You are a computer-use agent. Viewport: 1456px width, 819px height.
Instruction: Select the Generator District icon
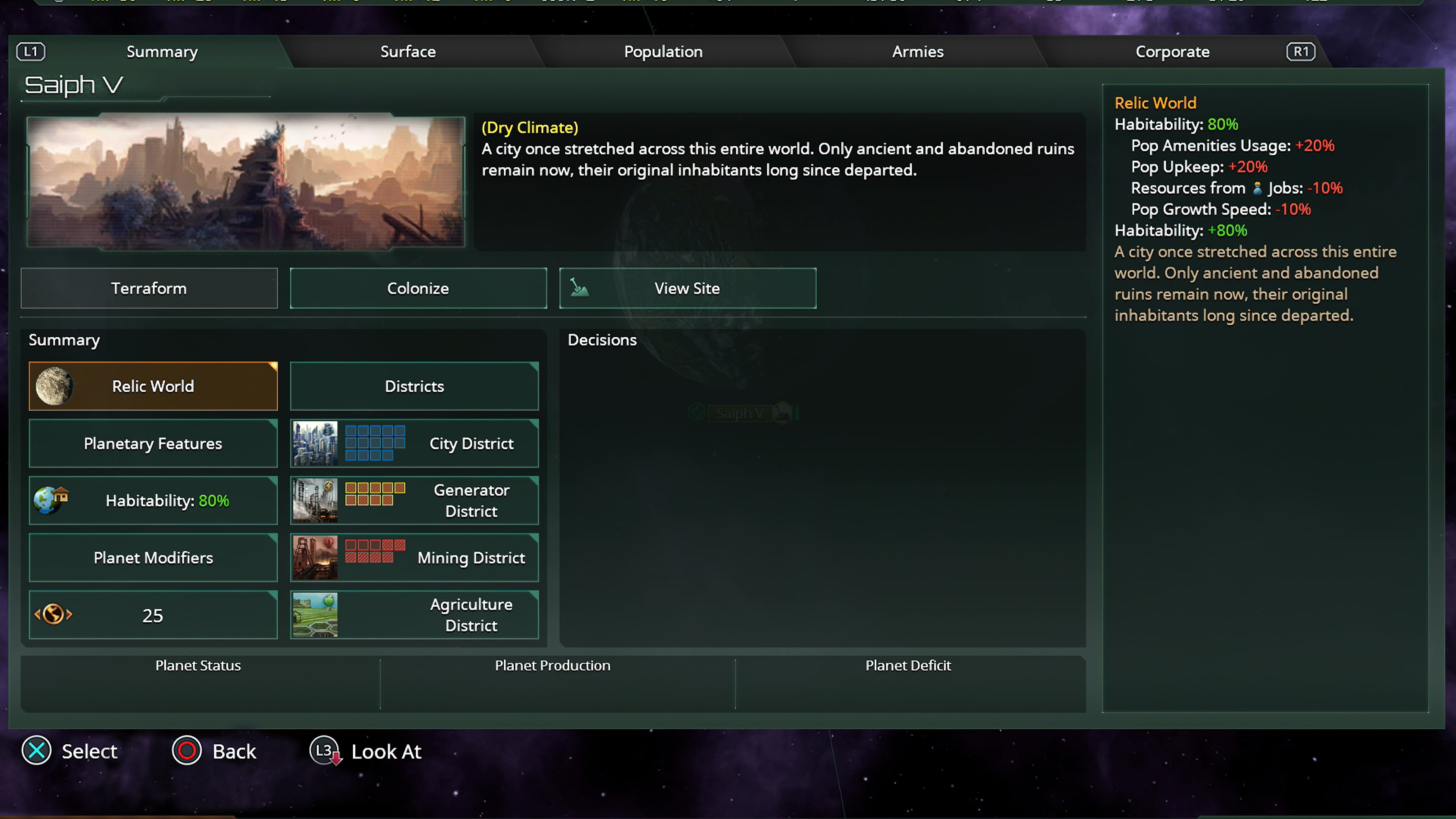pos(315,500)
